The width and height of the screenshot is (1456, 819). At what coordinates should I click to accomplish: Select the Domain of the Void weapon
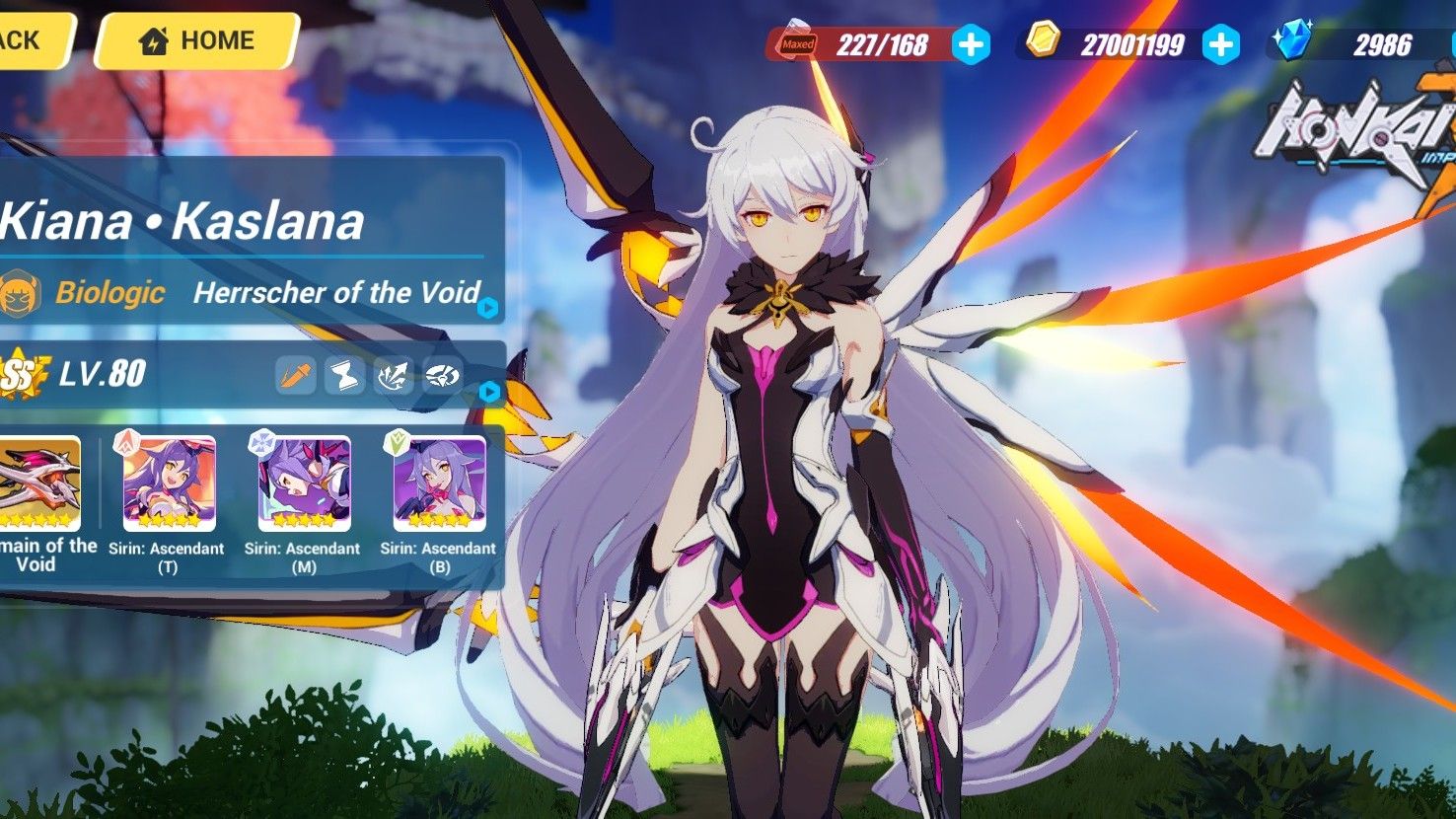point(40,484)
